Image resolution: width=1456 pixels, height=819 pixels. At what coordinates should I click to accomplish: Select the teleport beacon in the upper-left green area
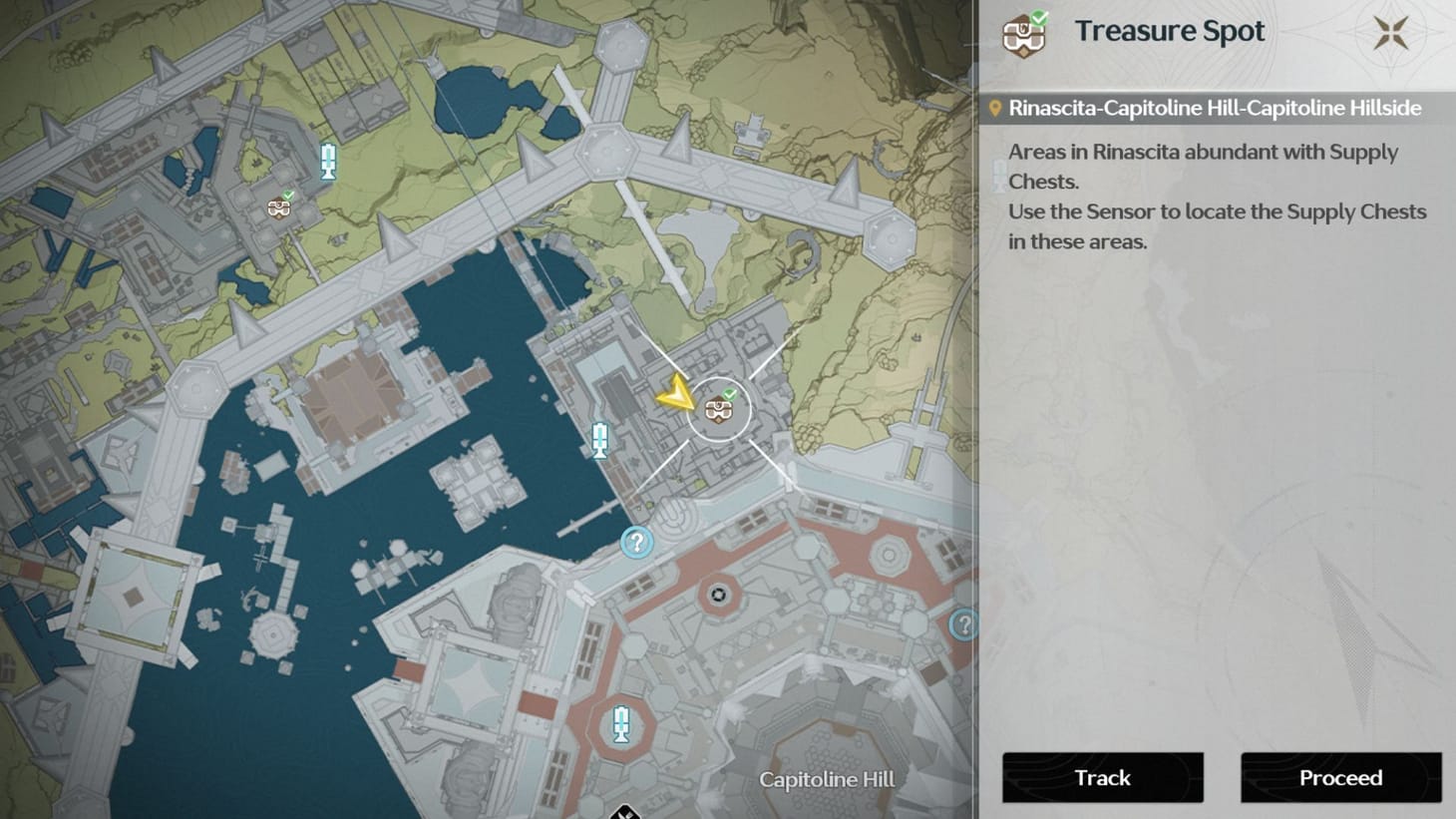tap(328, 162)
